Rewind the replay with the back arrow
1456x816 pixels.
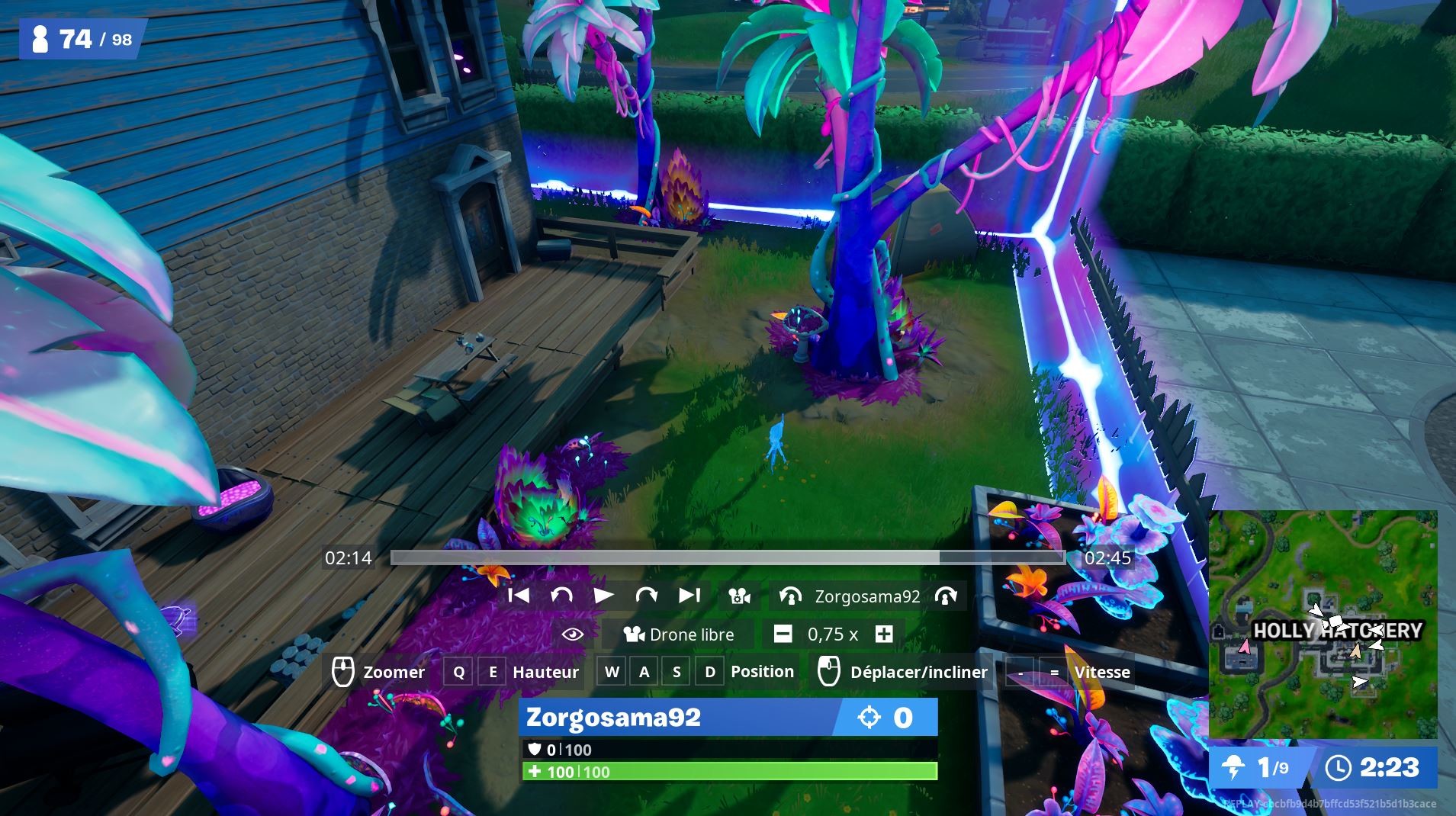561,596
